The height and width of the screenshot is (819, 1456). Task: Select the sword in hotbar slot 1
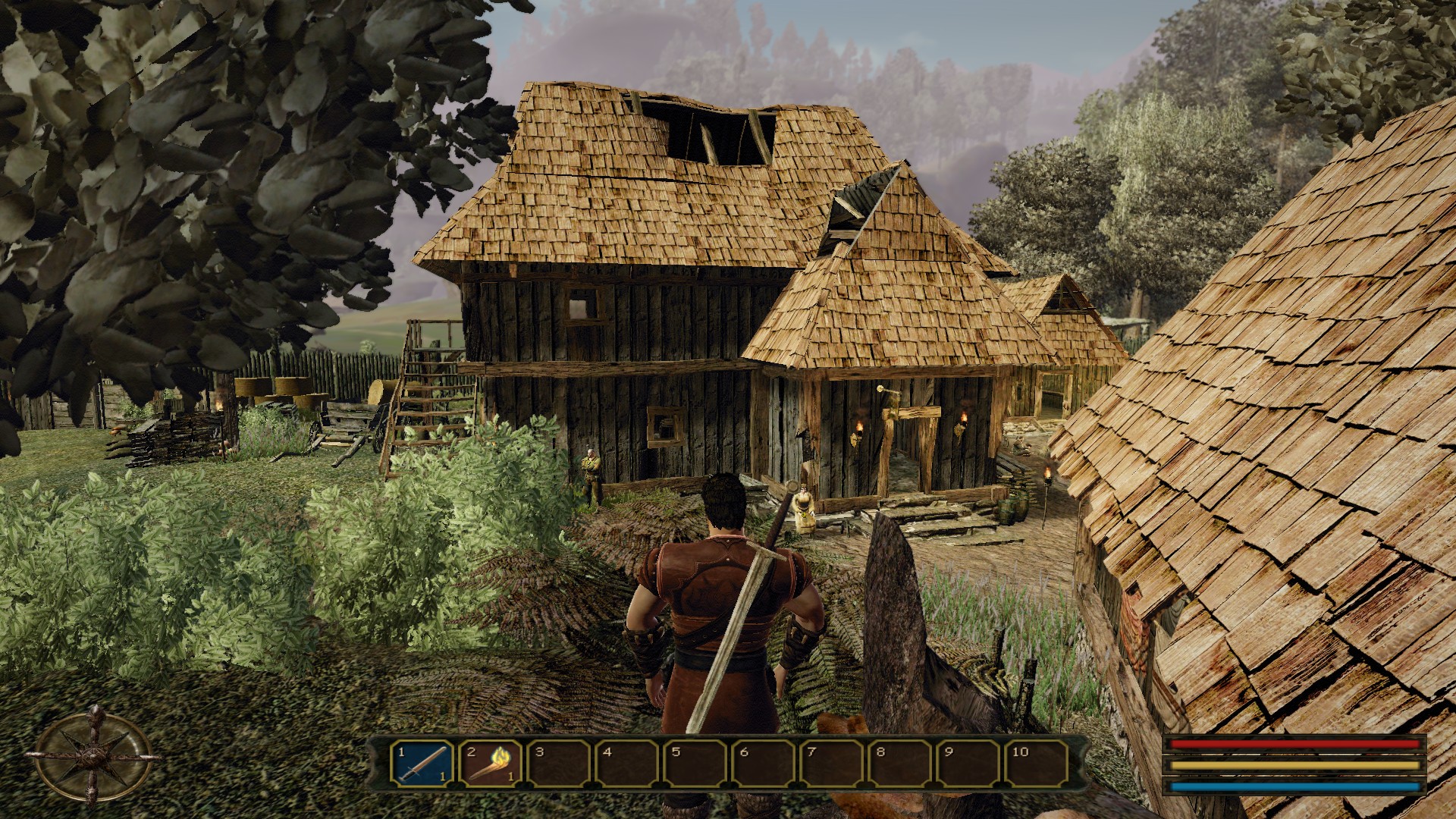coord(422,764)
